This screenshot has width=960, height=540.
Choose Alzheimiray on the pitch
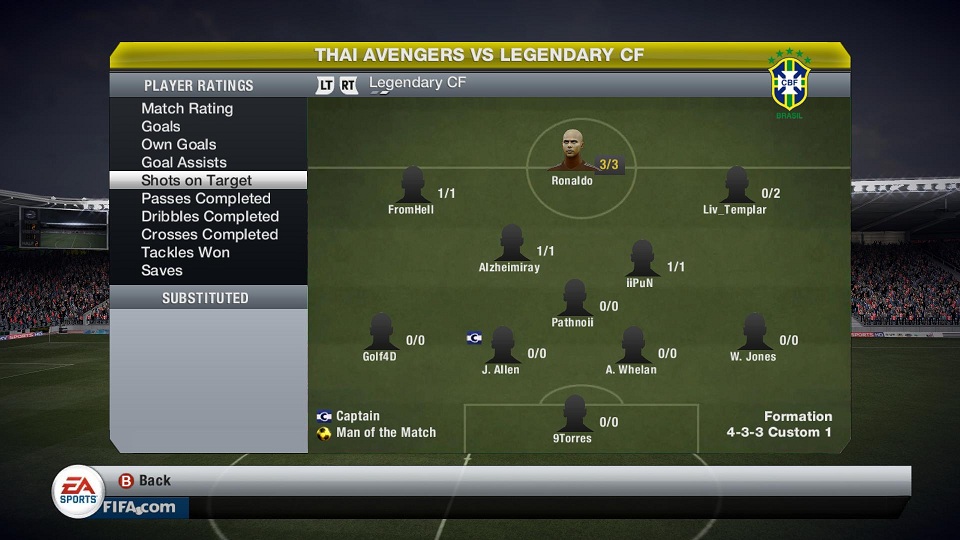510,244
